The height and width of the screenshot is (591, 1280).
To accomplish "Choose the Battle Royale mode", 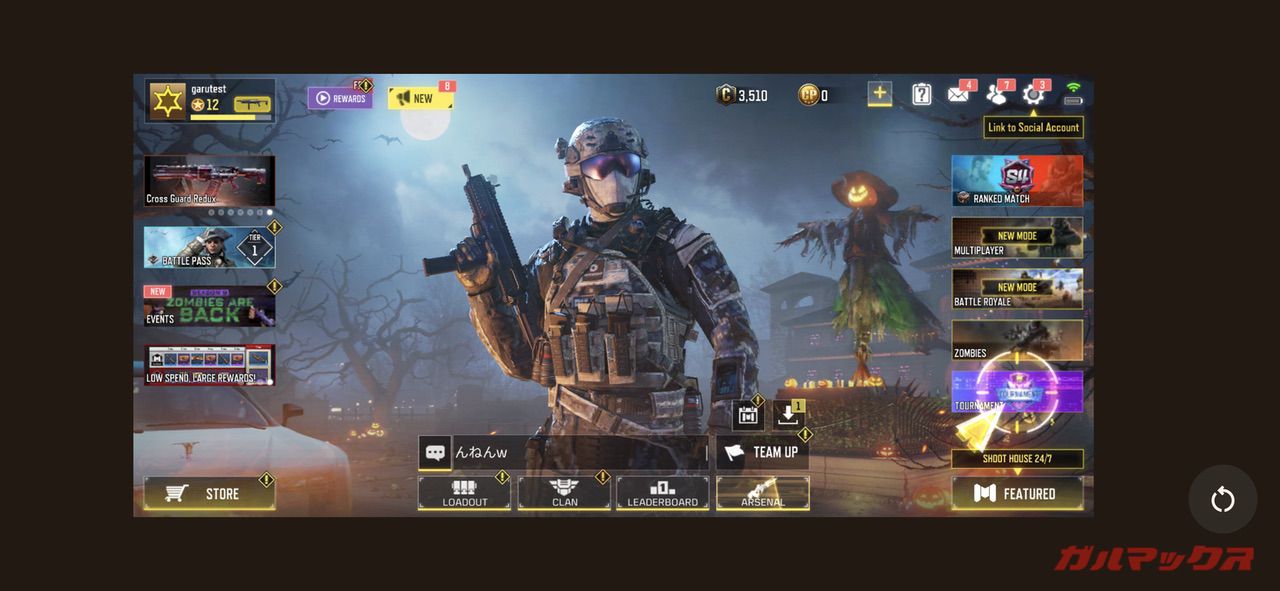I will tap(1016, 289).
